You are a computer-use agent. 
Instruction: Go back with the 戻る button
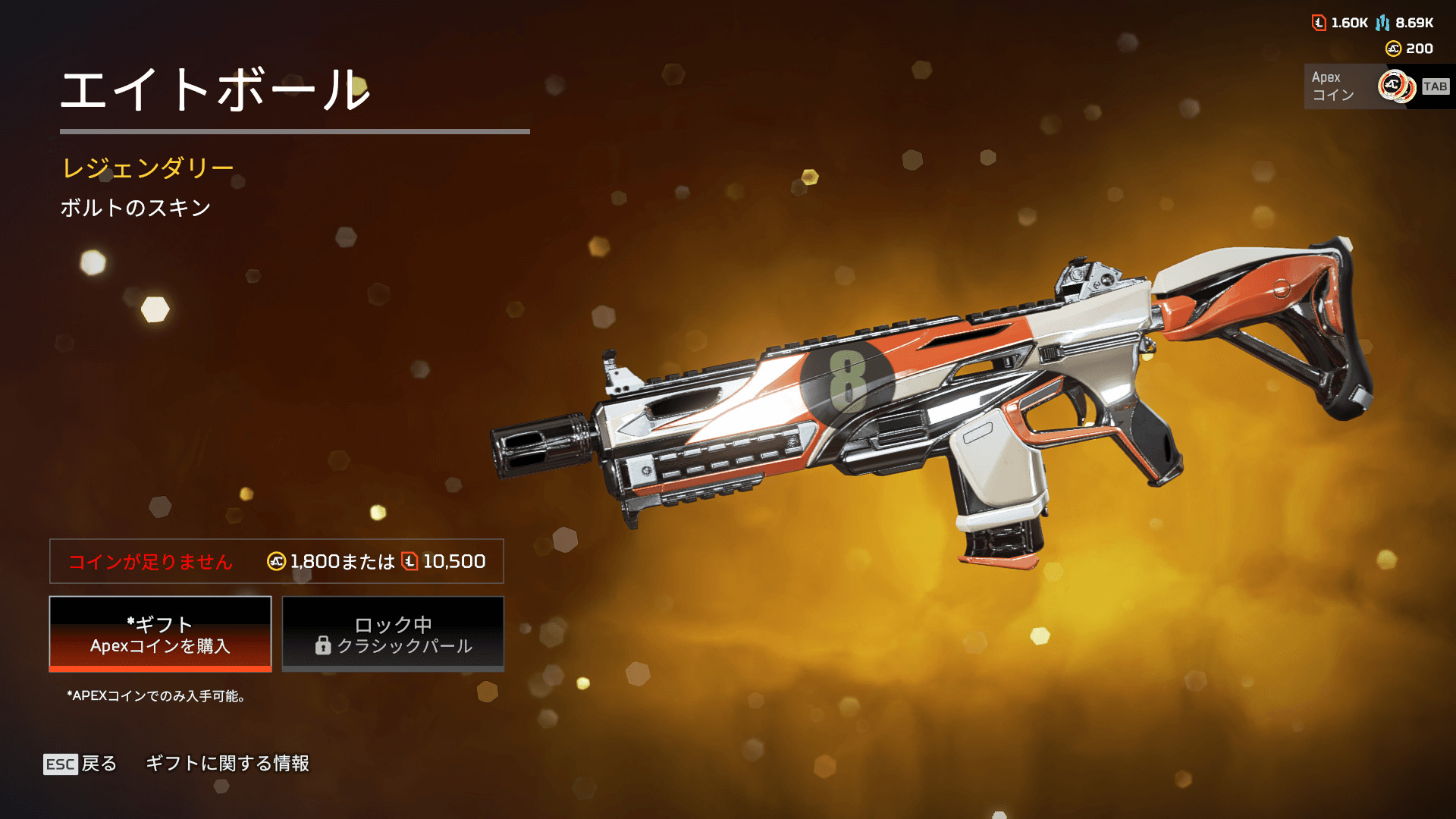click(x=80, y=764)
